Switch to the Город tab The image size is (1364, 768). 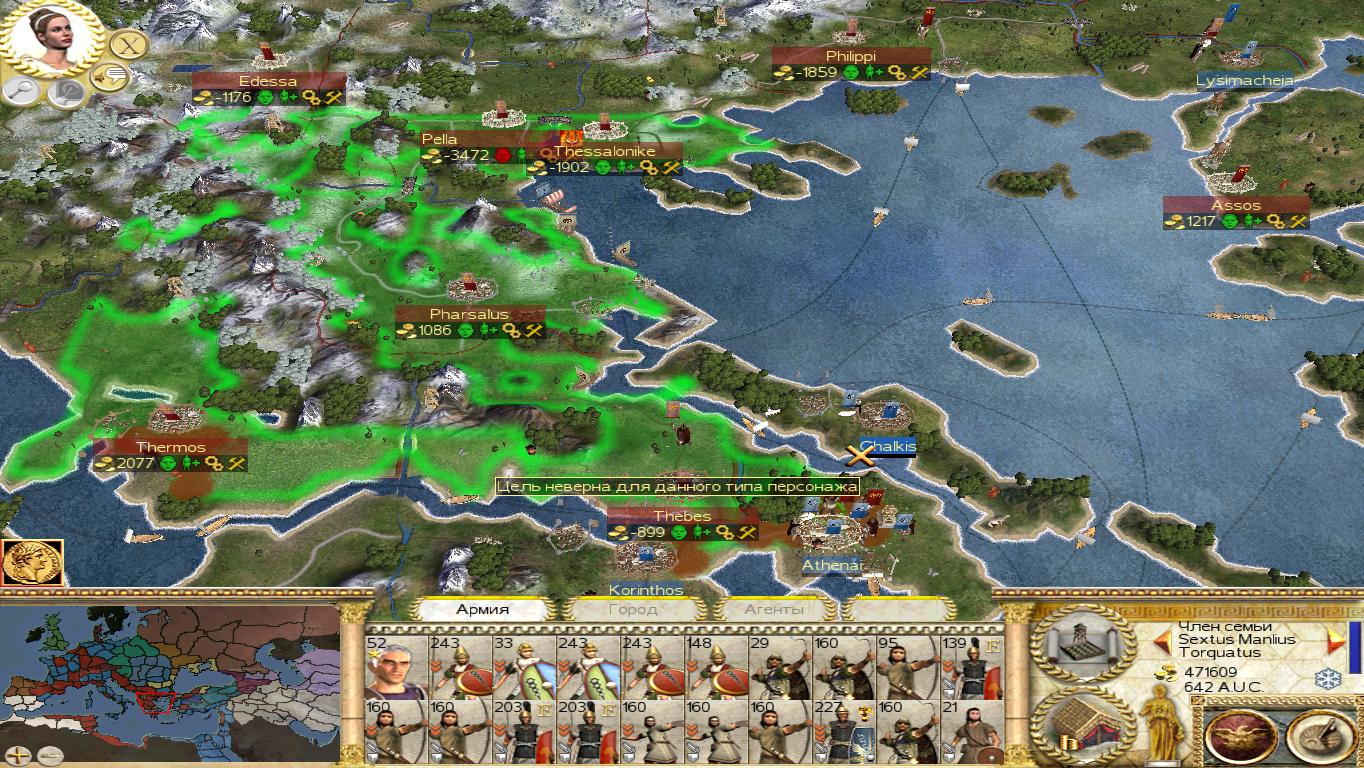pyautogui.click(x=633, y=609)
